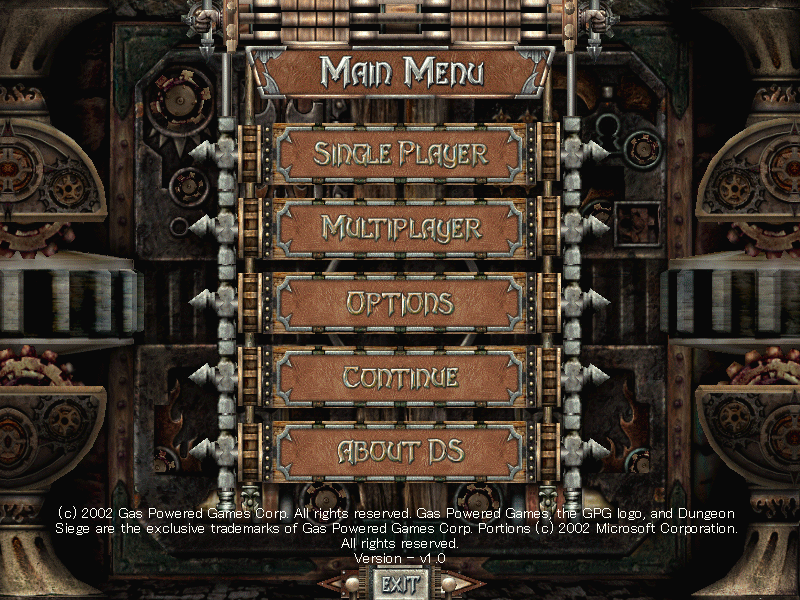Open the Single Player menu

point(400,154)
